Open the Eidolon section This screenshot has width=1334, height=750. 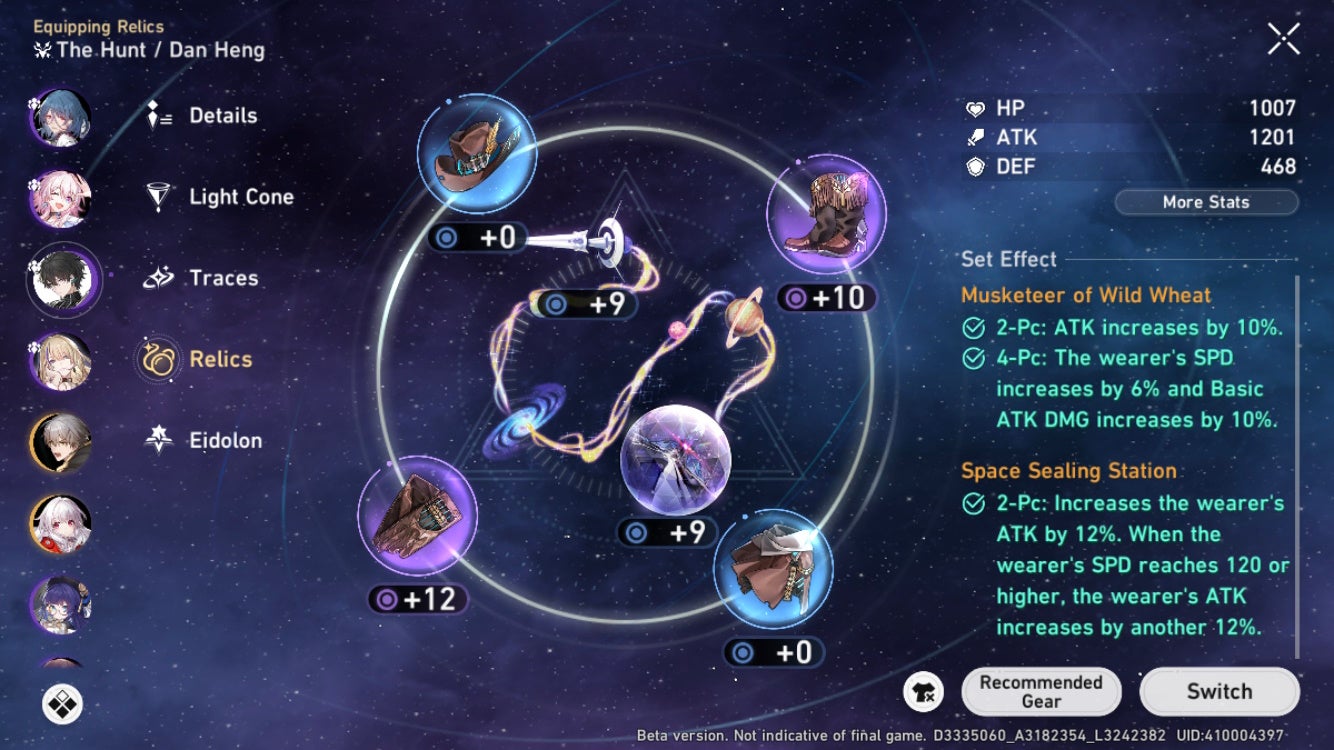(225, 440)
